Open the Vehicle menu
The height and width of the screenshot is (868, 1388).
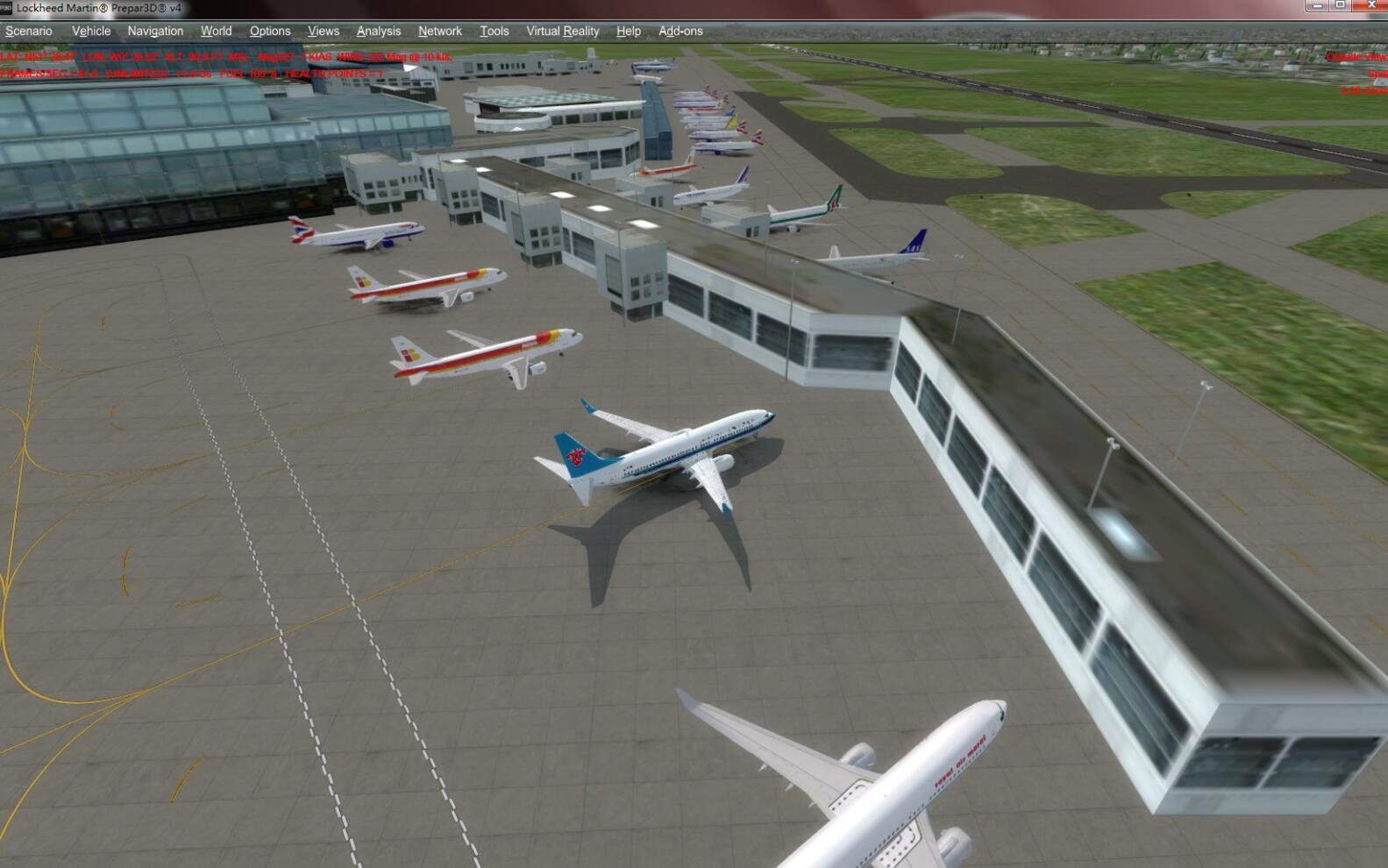(x=91, y=31)
